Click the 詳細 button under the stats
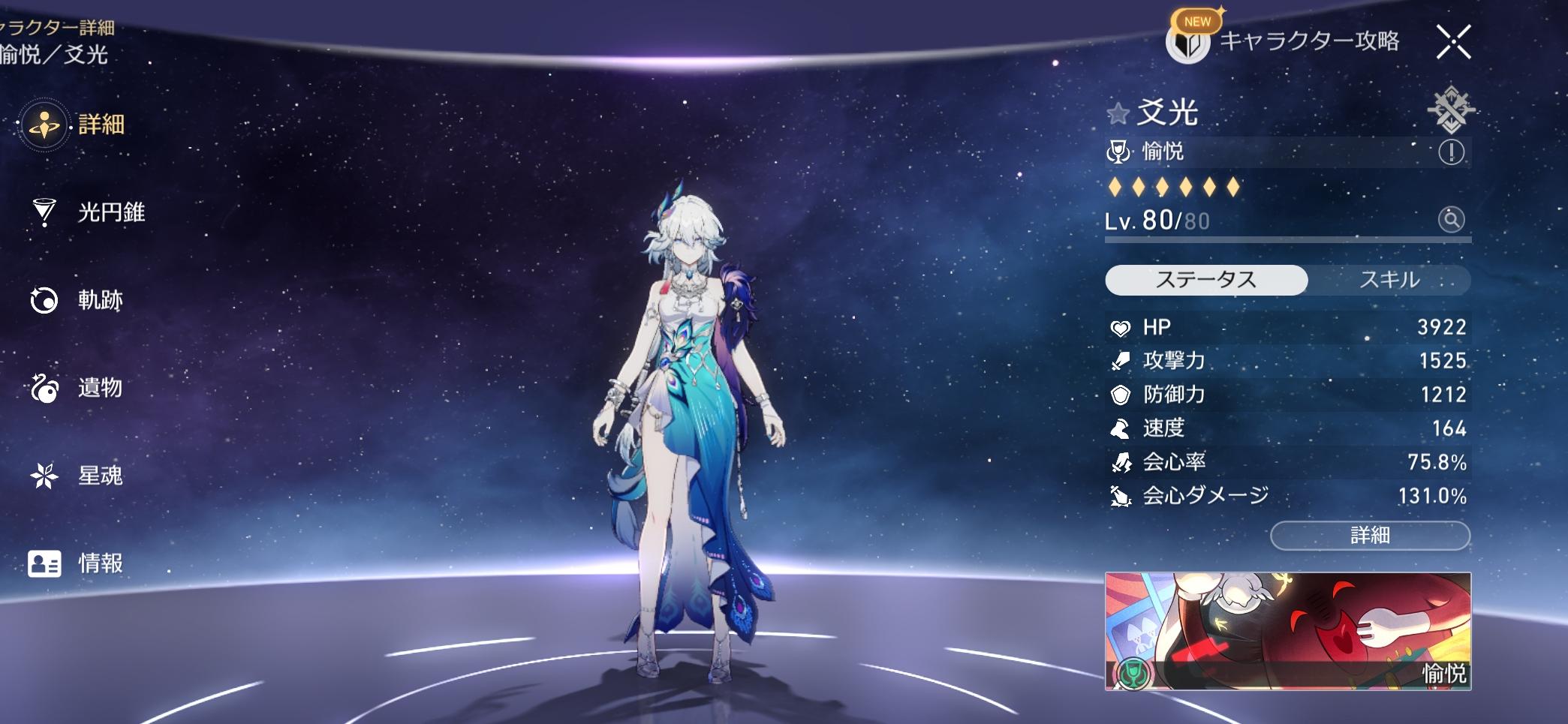Screen dimensions: 1568x724 pyautogui.click(x=1370, y=536)
